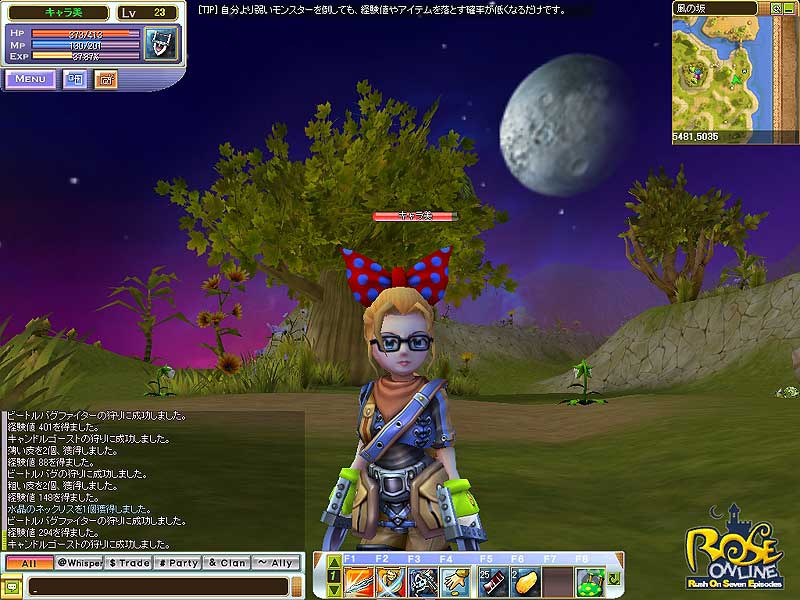Minimize the minimap panel
This screenshot has width=800, height=600.
[790, 8]
